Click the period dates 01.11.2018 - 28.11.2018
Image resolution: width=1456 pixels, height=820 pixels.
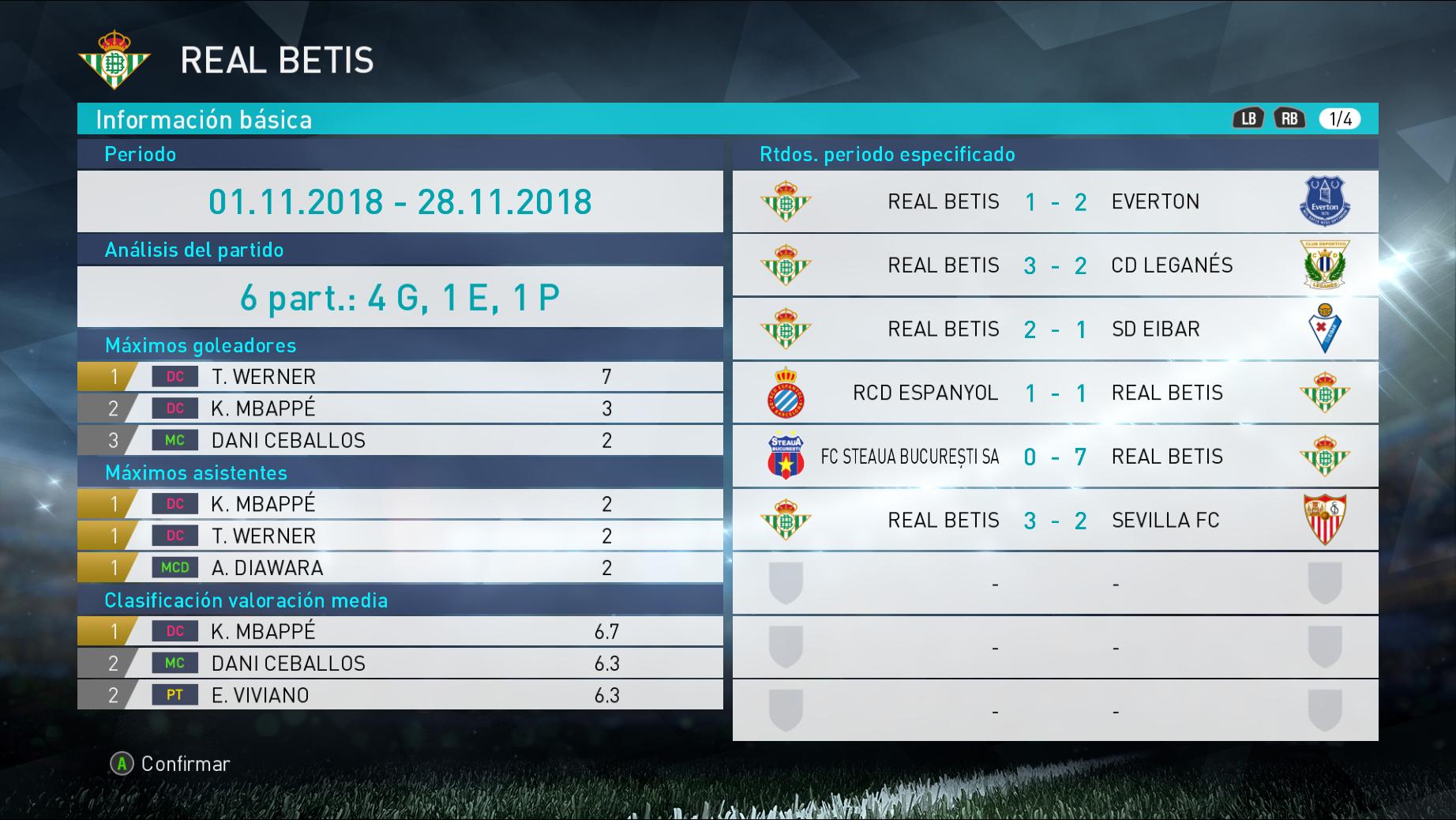point(400,201)
